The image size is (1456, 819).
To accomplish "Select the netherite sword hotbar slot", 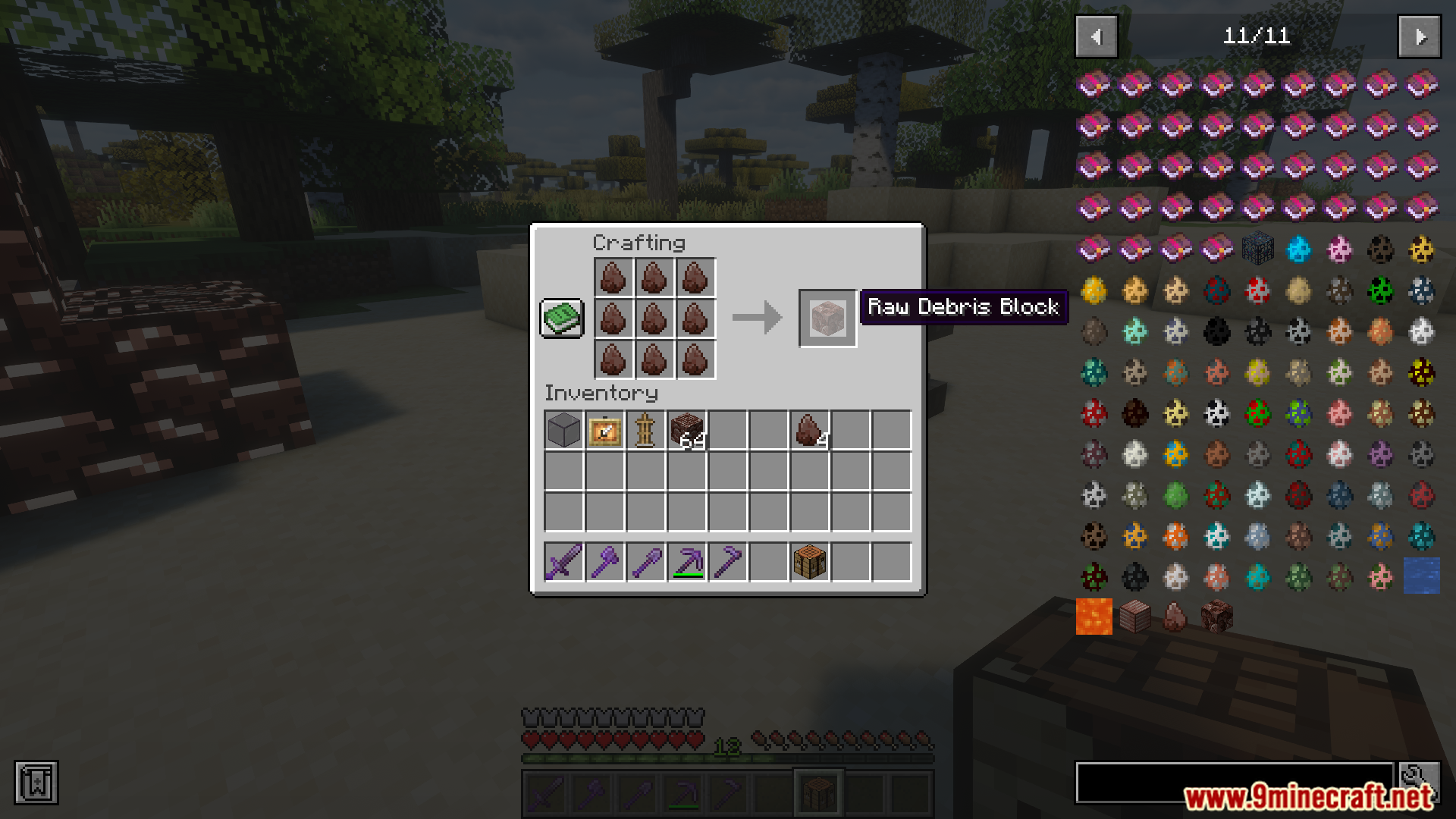I will [563, 563].
